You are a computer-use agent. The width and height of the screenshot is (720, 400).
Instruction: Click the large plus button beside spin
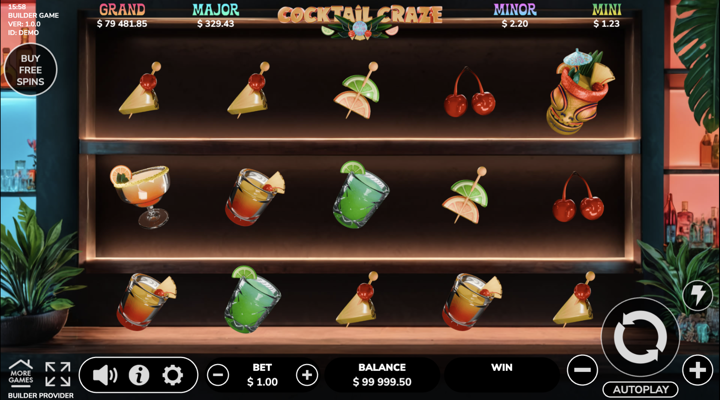tap(697, 371)
